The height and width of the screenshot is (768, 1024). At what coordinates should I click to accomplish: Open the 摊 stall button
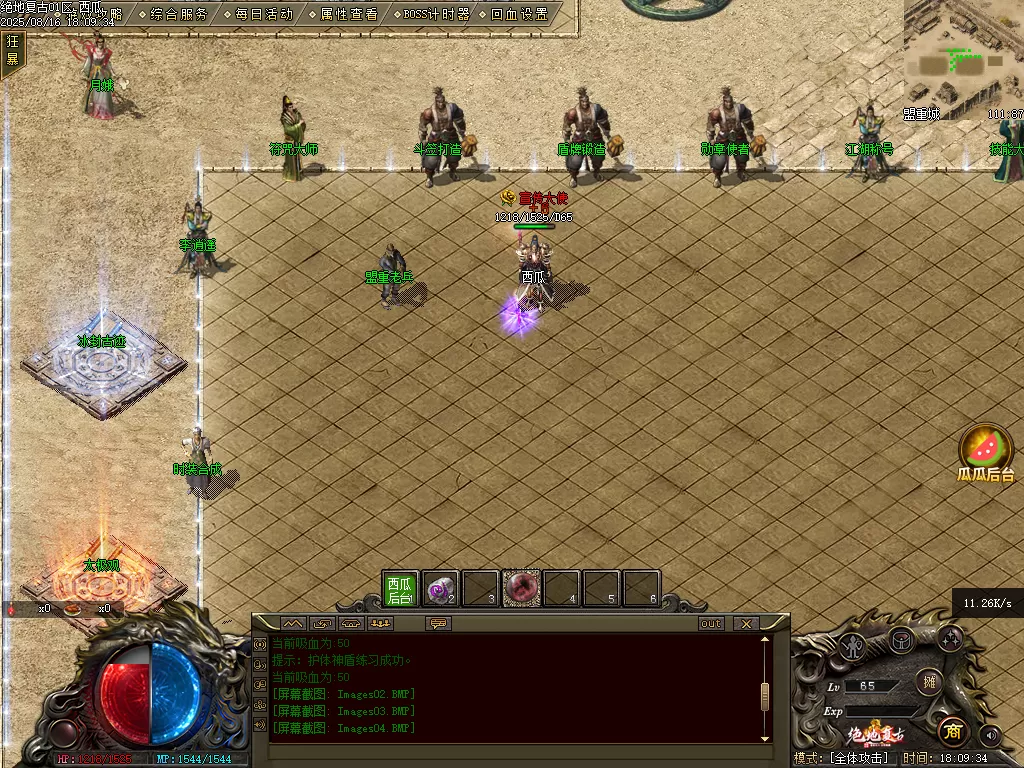[929, 682]
